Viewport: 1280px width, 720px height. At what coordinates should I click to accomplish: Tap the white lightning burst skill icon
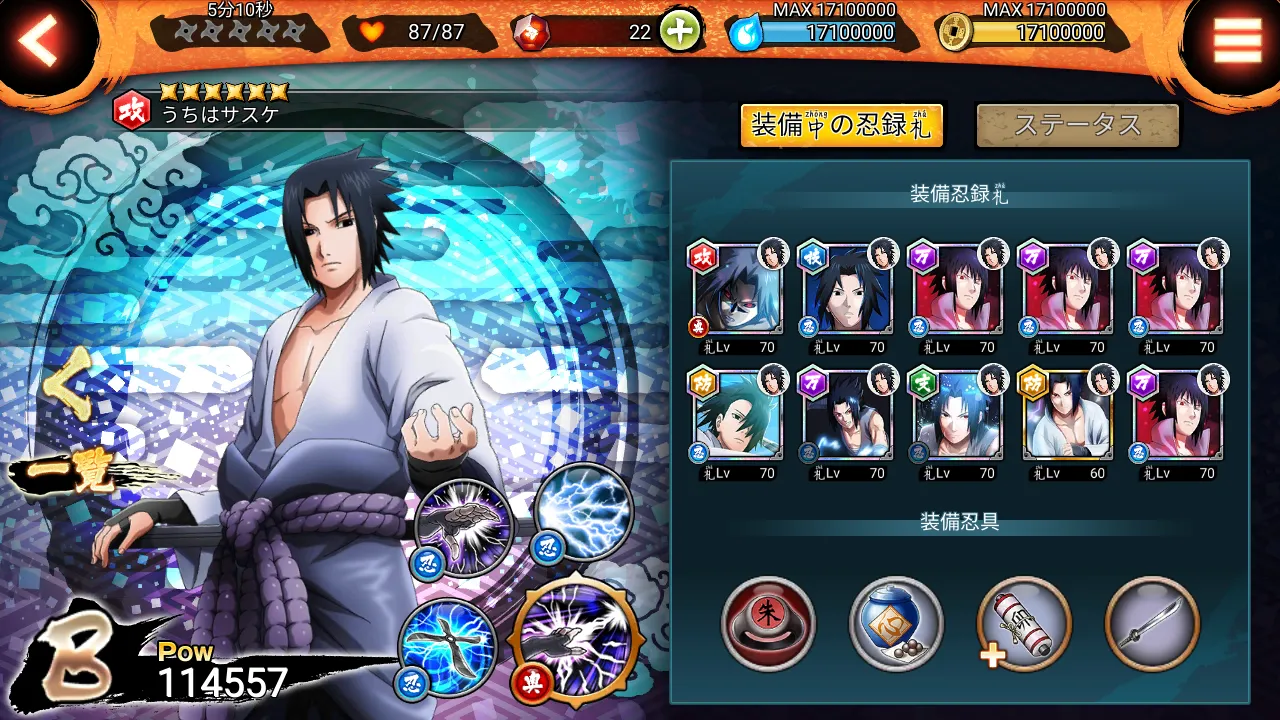point(582,514)
